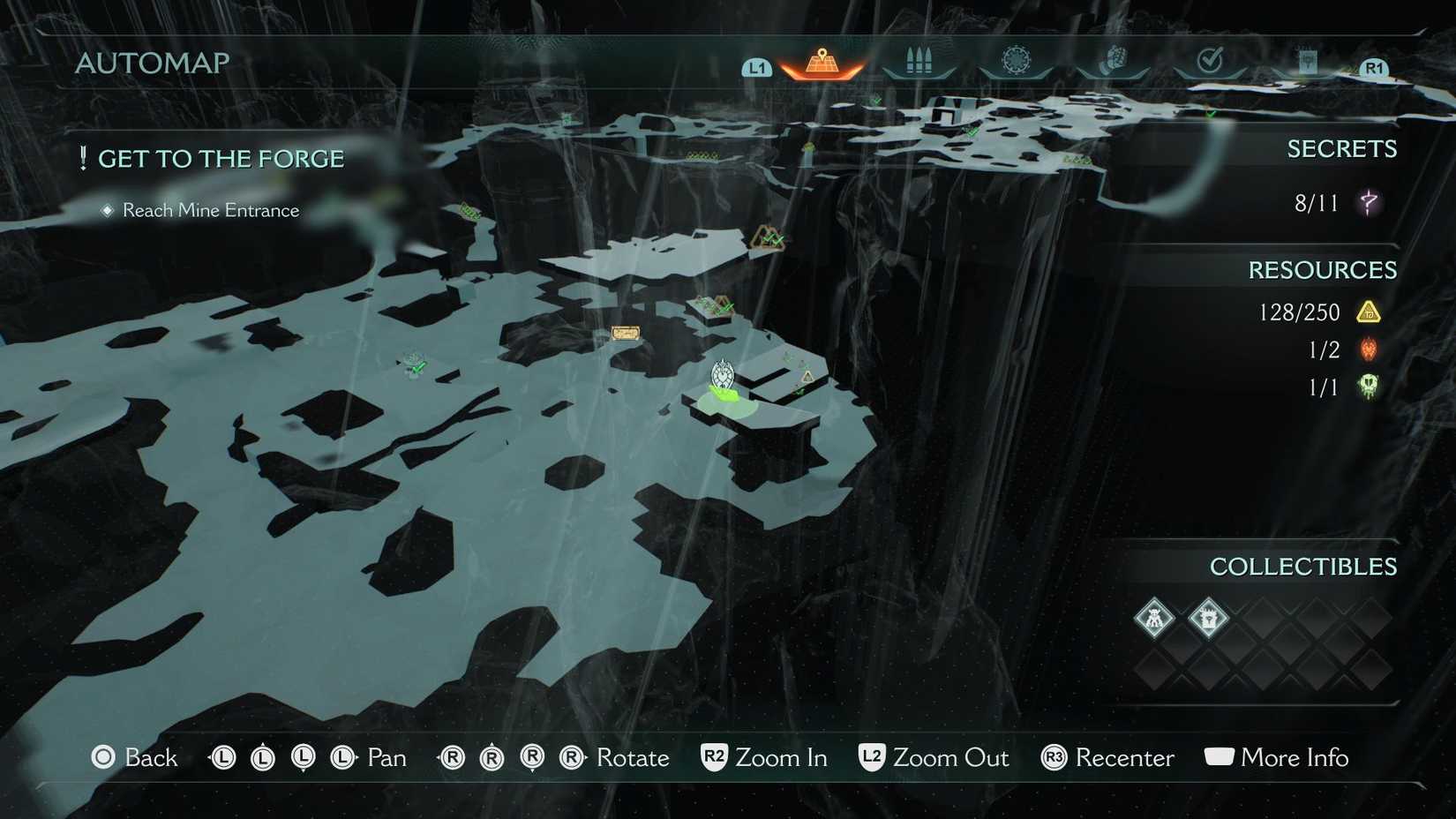Switch tabs using the R1 bumper icon

pos(1374,66)
